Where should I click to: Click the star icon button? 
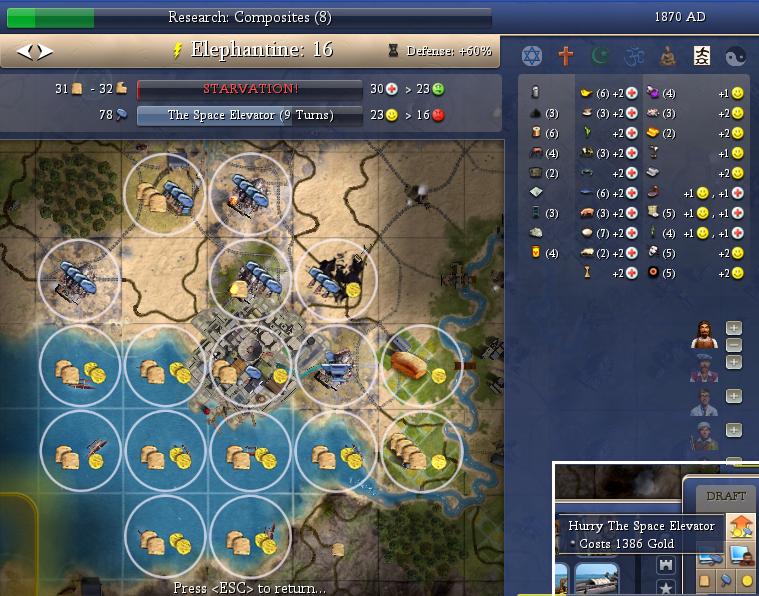click(665, 588)
